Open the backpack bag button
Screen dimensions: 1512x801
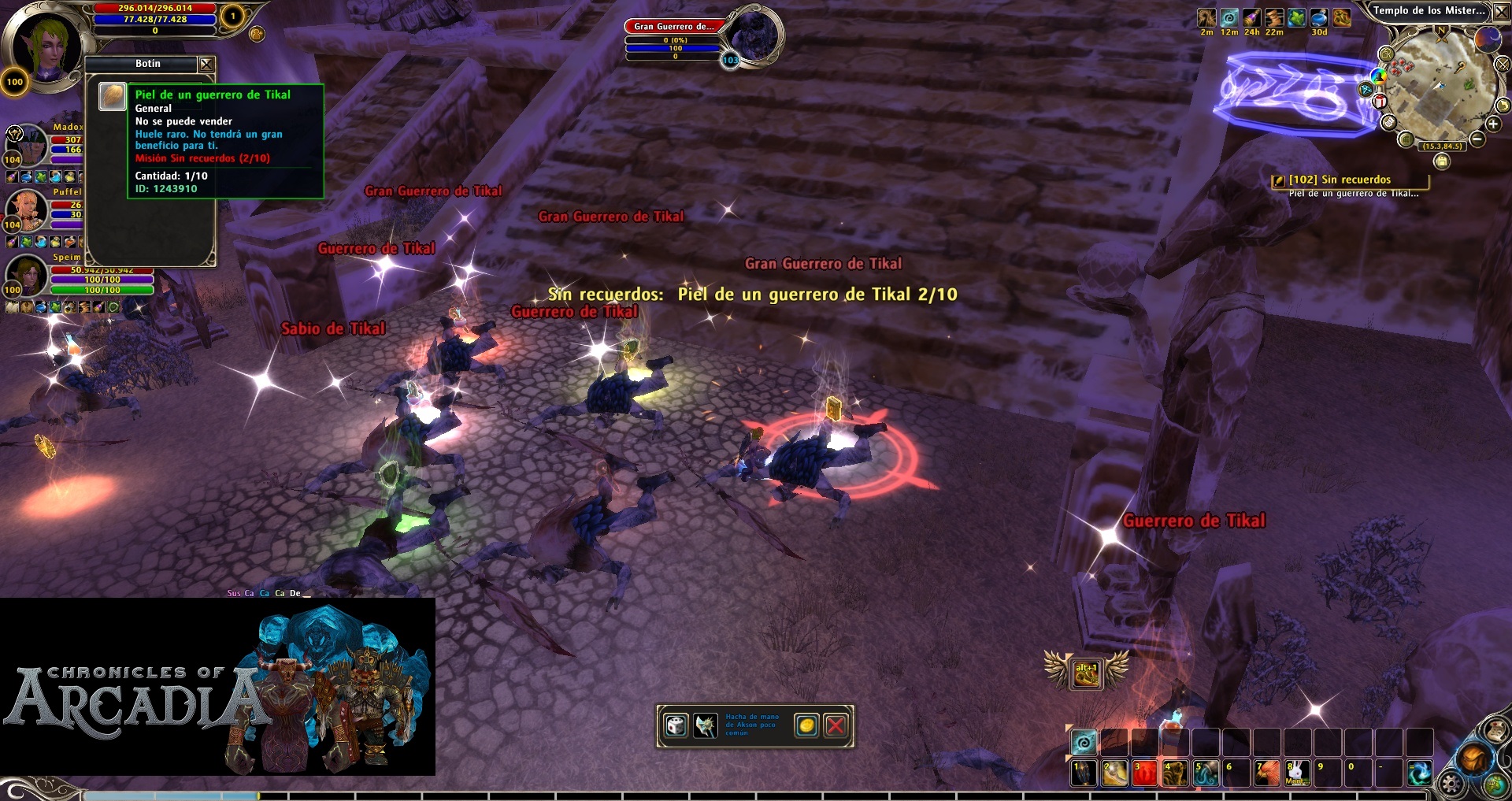pyautogui.click(x=1473, y=758)
